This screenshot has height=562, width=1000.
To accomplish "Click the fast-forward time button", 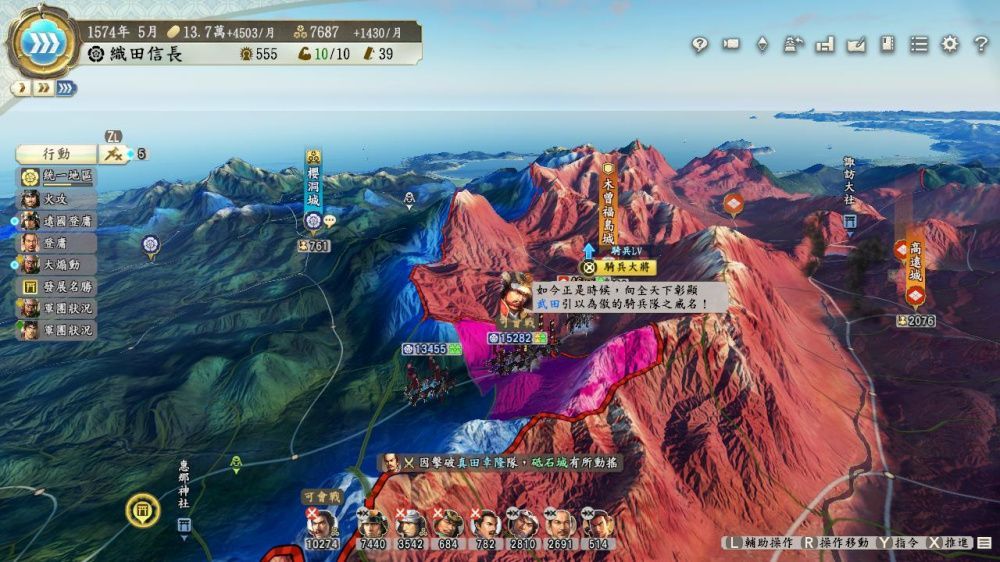I will [42, 44].
